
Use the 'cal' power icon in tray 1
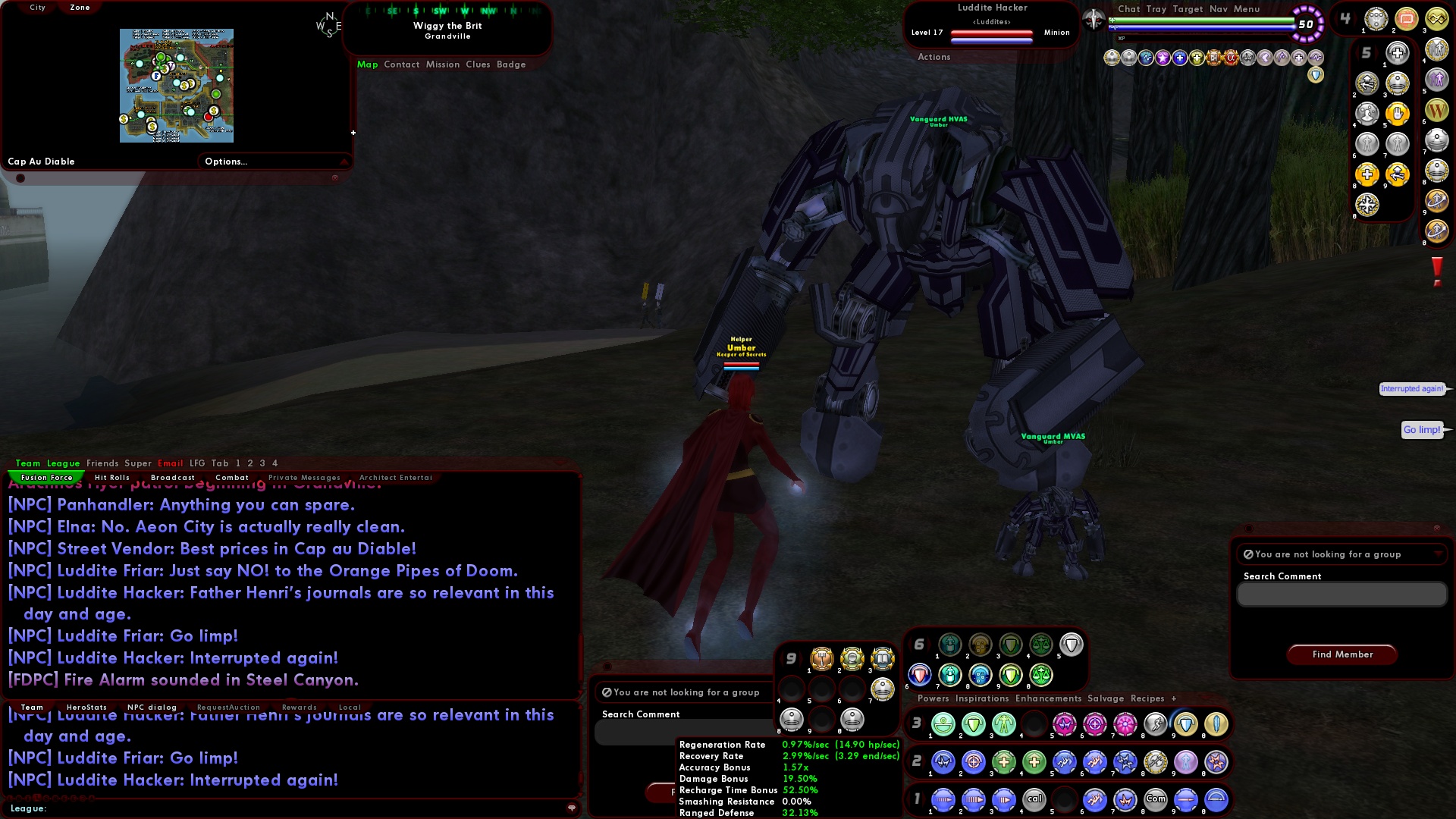click(1034, 800)
